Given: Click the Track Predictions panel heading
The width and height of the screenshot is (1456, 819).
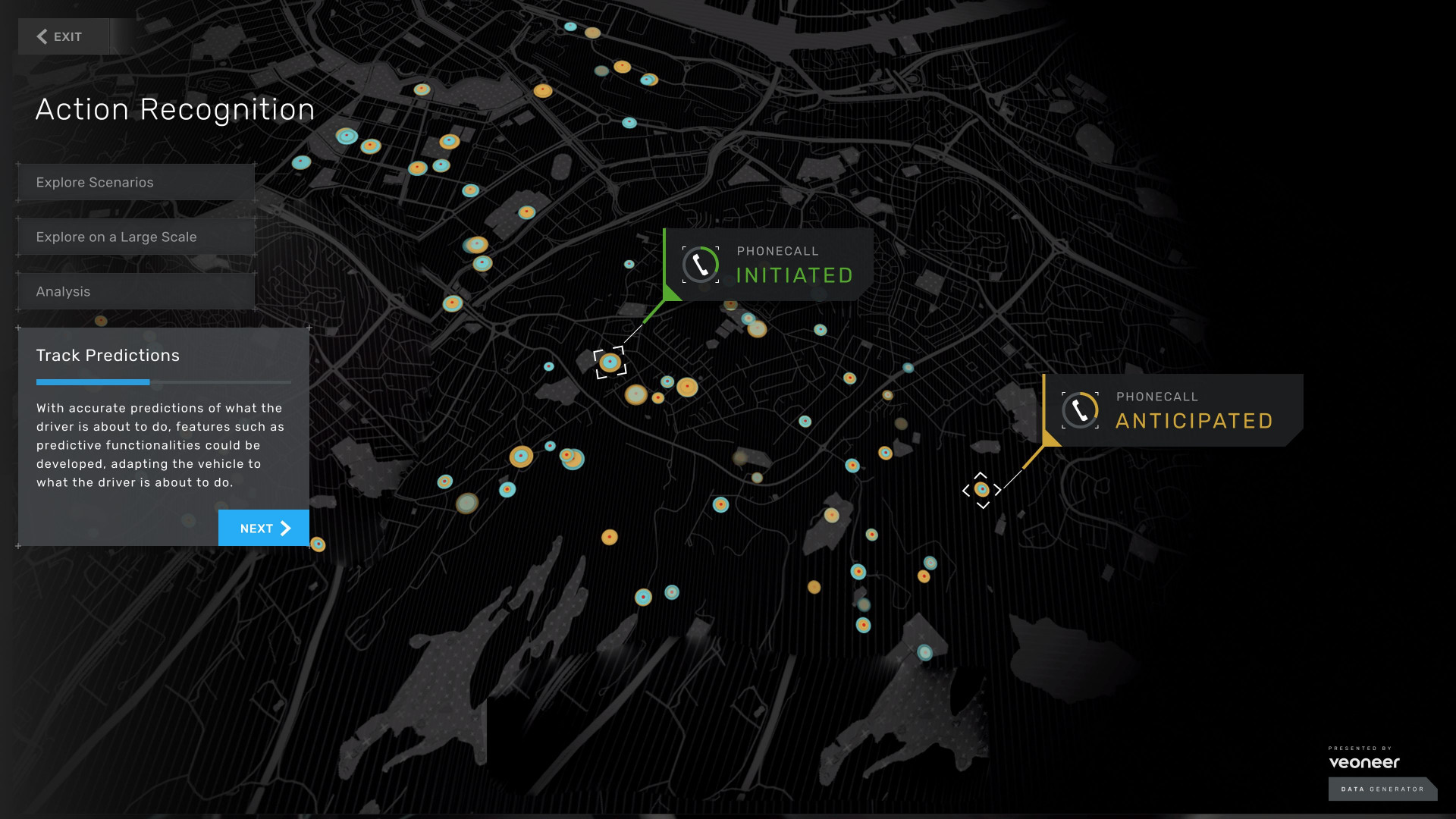Looking at the screenshot, I should [107, 356].
